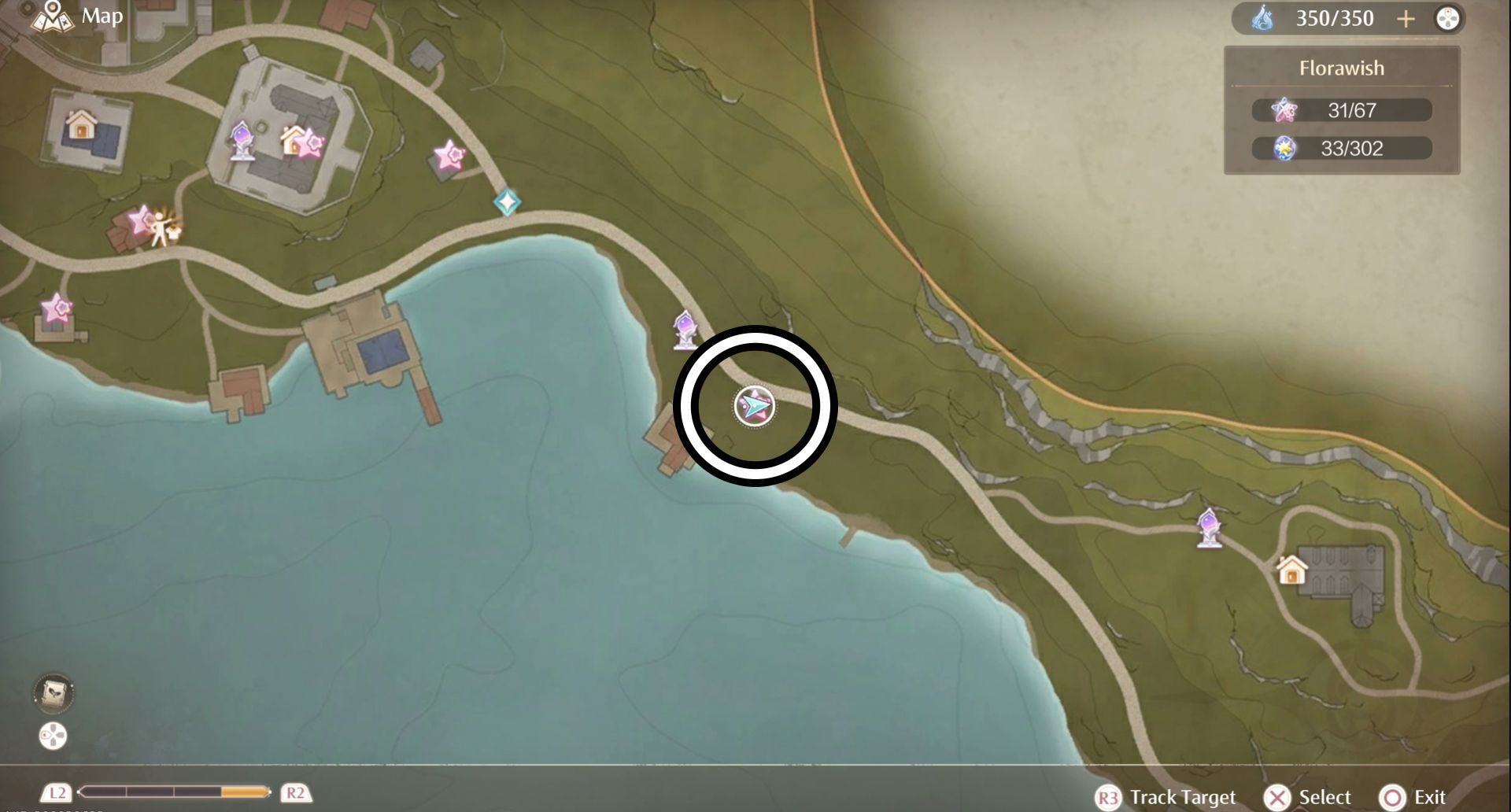
Task: Adjust the map zoom slider bar
Action: (x=175, y=792)
